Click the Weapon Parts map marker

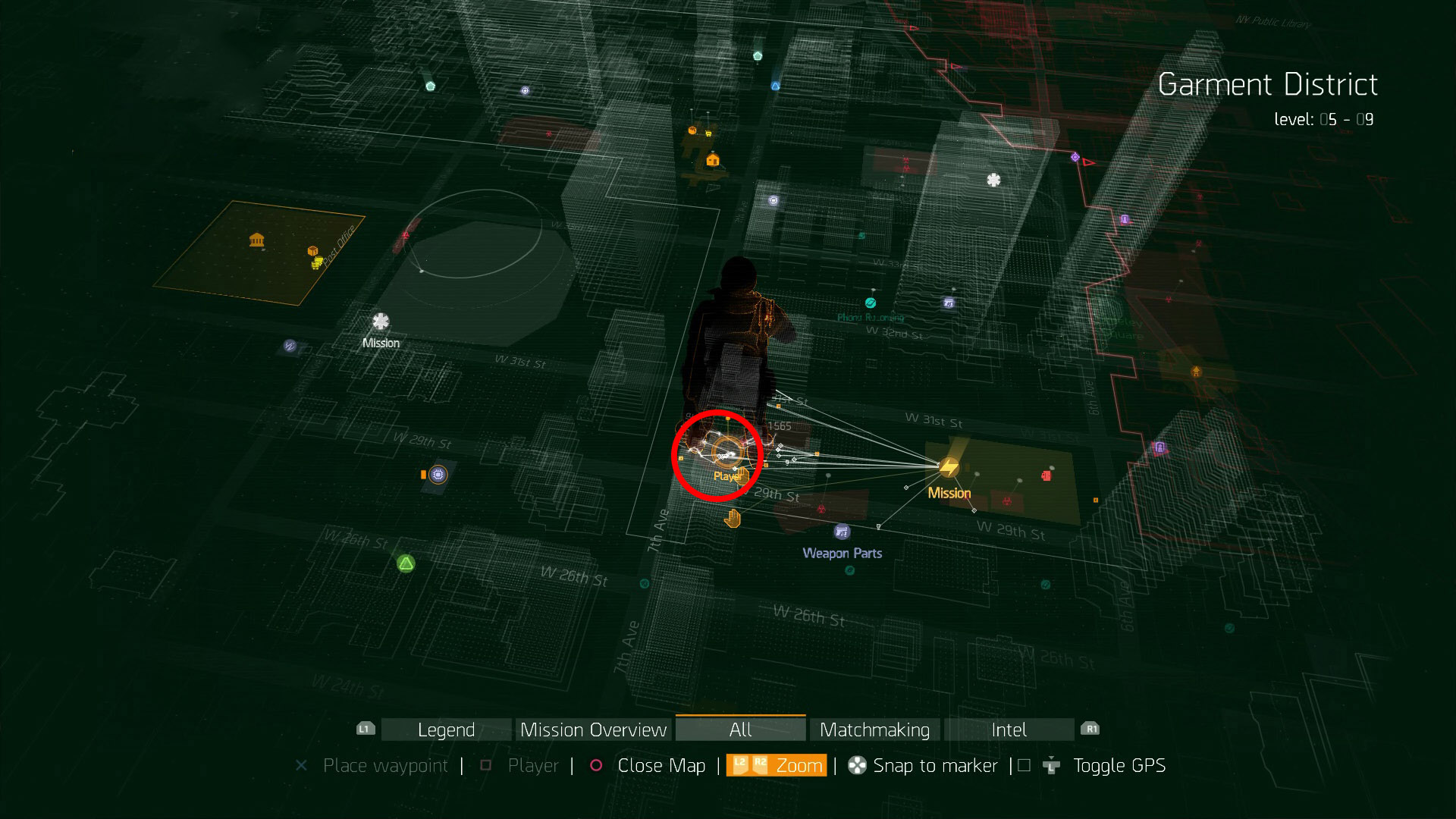842,532
